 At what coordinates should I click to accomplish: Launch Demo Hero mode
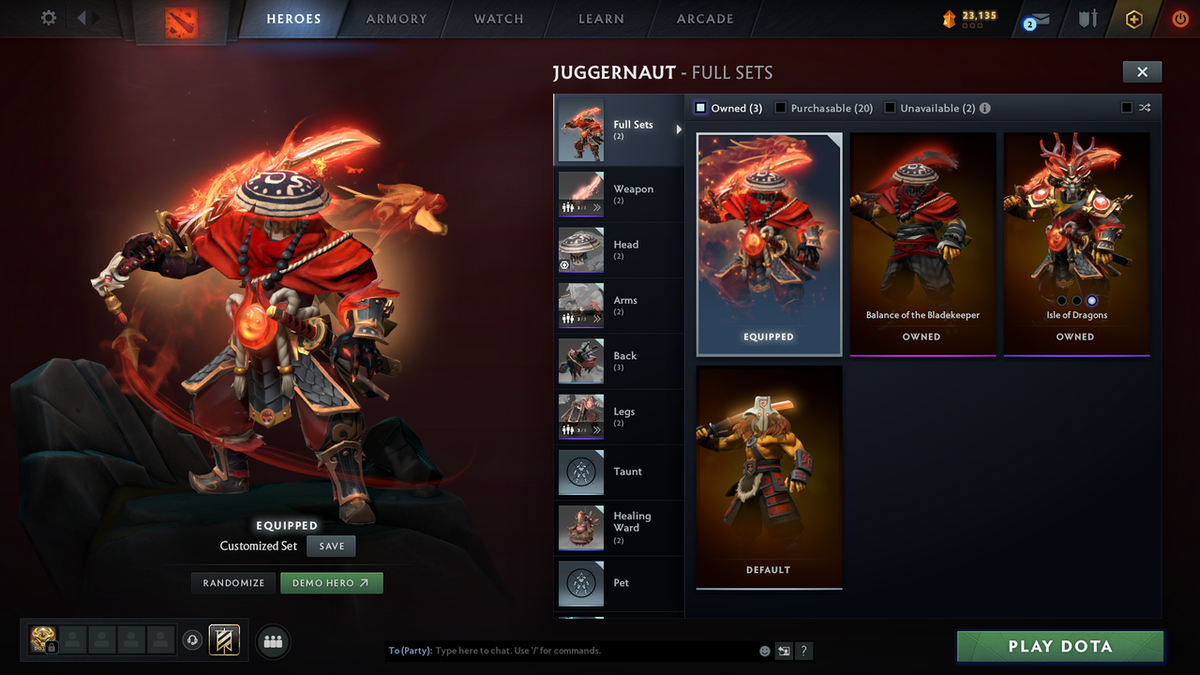[x=331, y=583]
